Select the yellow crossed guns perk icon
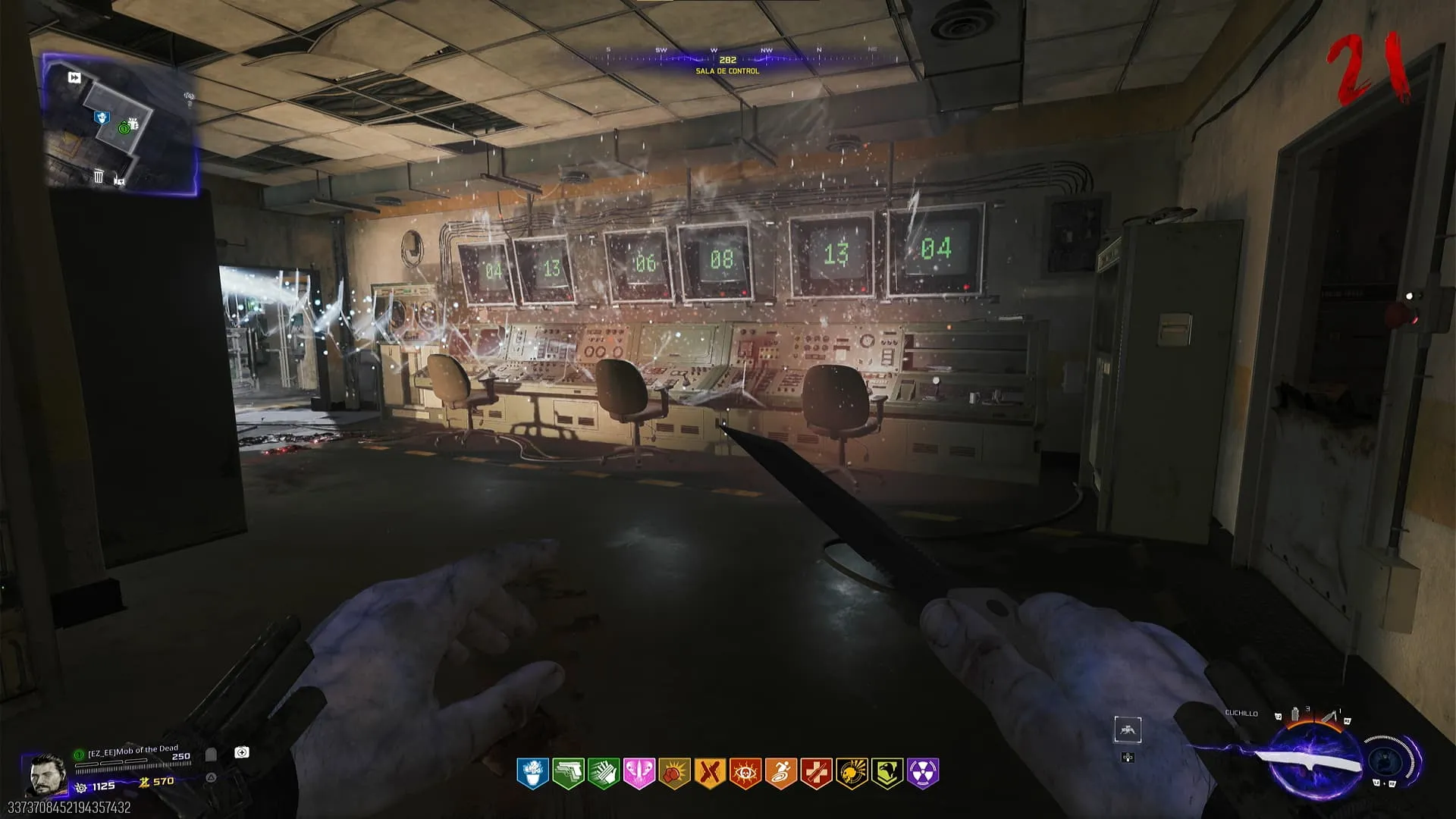Screen dimensions: 1456x819 click(x=709, y=773)
